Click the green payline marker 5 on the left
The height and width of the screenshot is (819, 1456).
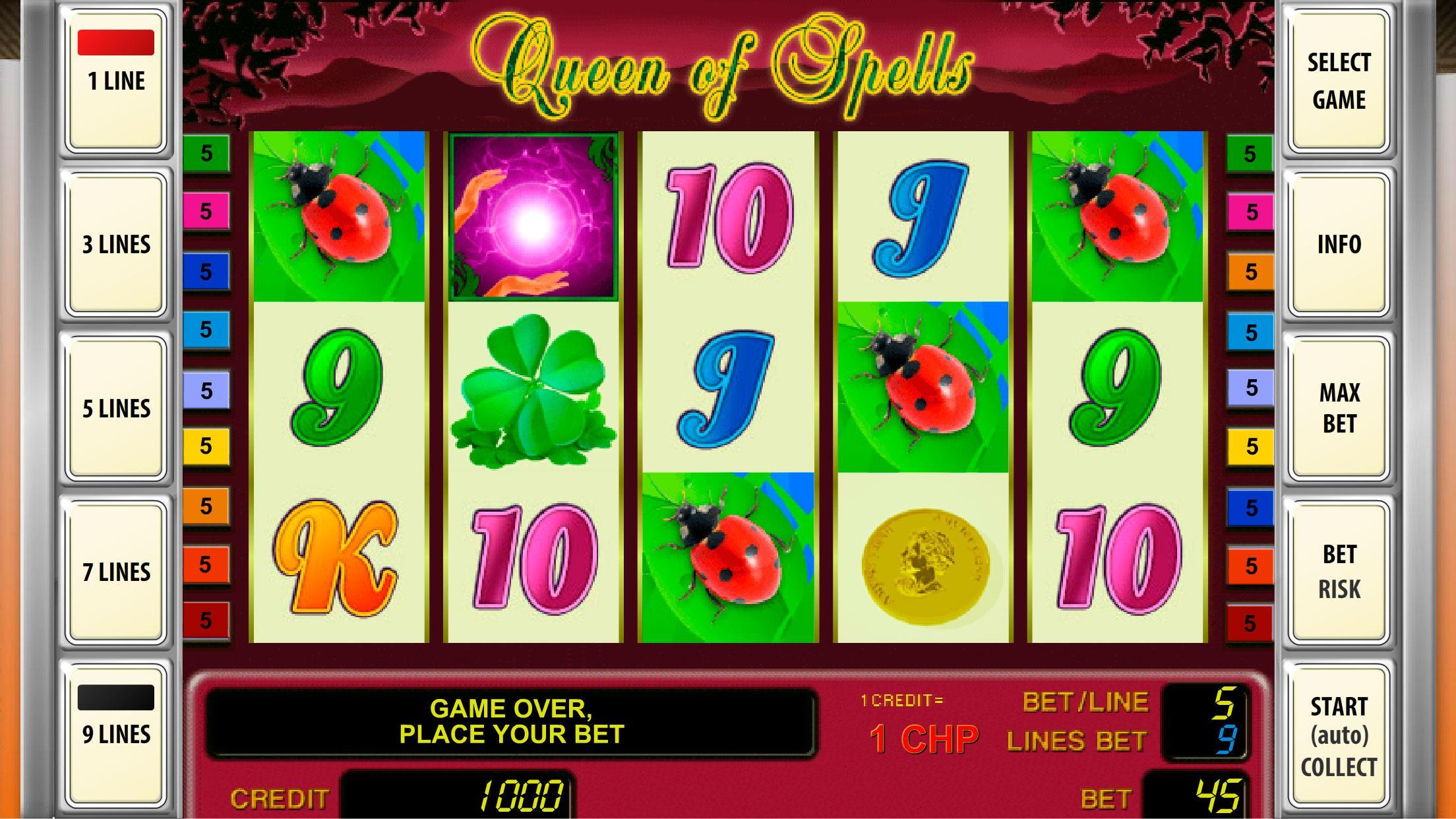[x=204, y=153]
